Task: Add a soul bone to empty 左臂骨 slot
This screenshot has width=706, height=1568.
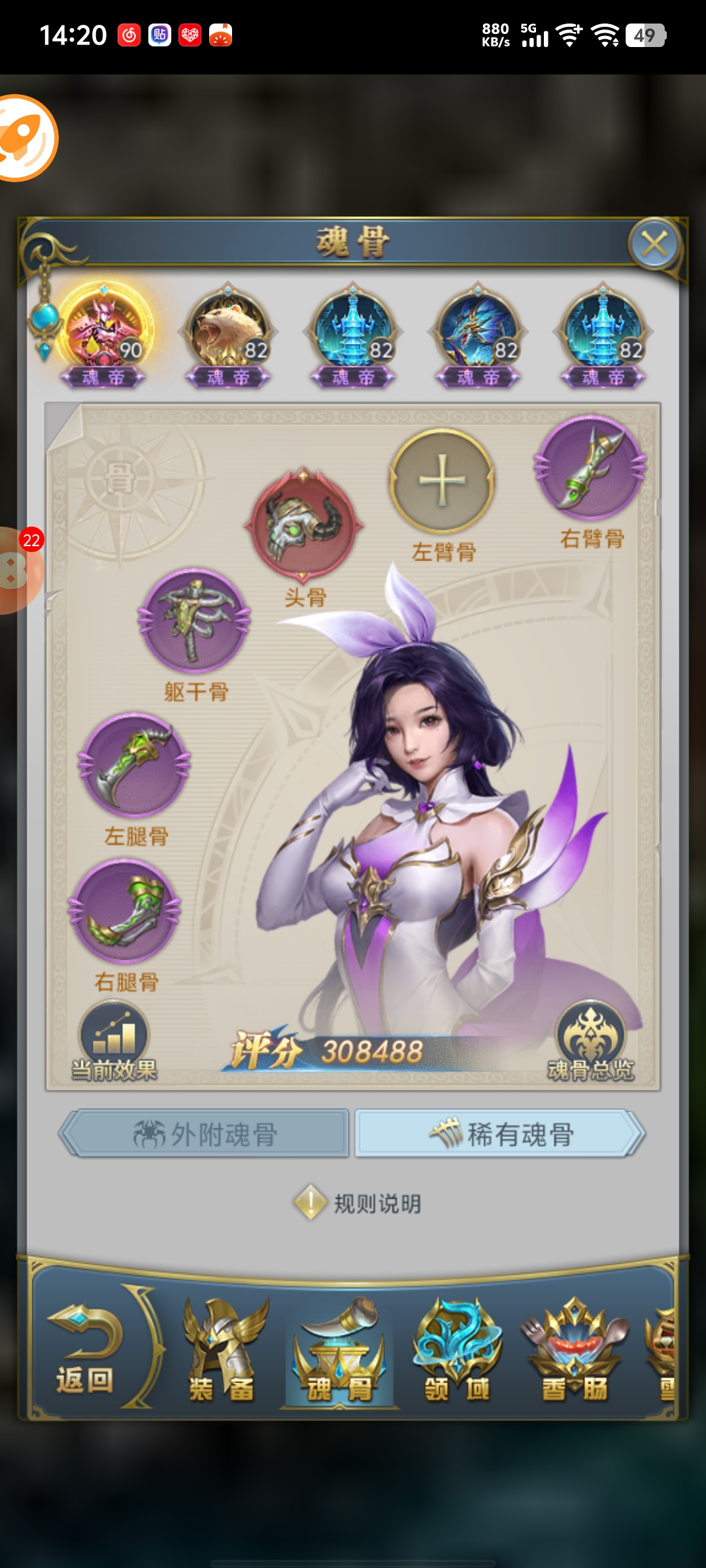Action: 443,482
